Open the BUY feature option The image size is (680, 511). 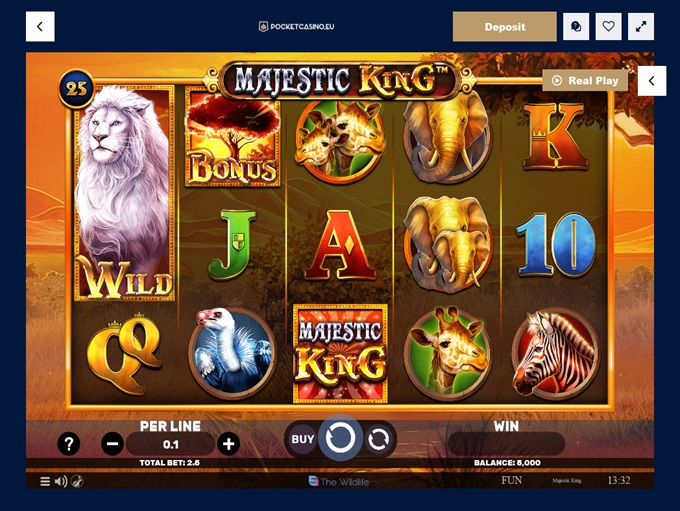pos(302,438)
